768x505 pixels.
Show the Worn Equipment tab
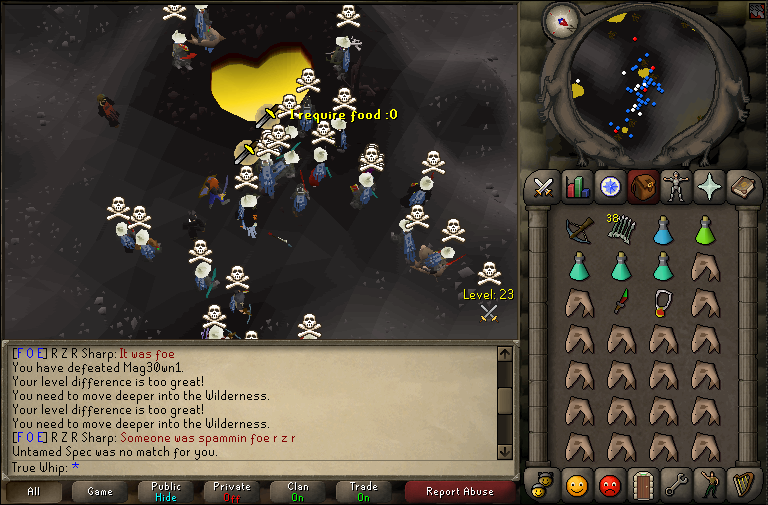(676, 187)
